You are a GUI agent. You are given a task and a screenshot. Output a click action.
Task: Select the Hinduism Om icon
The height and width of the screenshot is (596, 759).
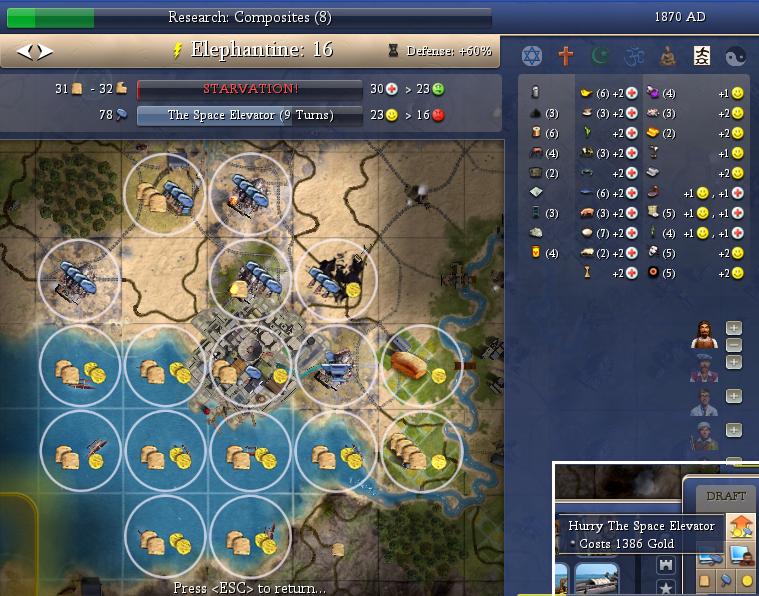pyautogui.click(x=633, y=55)
